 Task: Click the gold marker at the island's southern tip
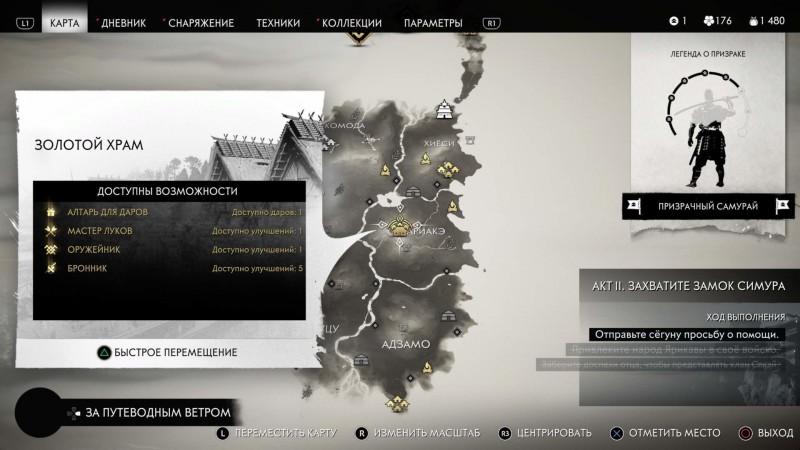pos(399,403)
